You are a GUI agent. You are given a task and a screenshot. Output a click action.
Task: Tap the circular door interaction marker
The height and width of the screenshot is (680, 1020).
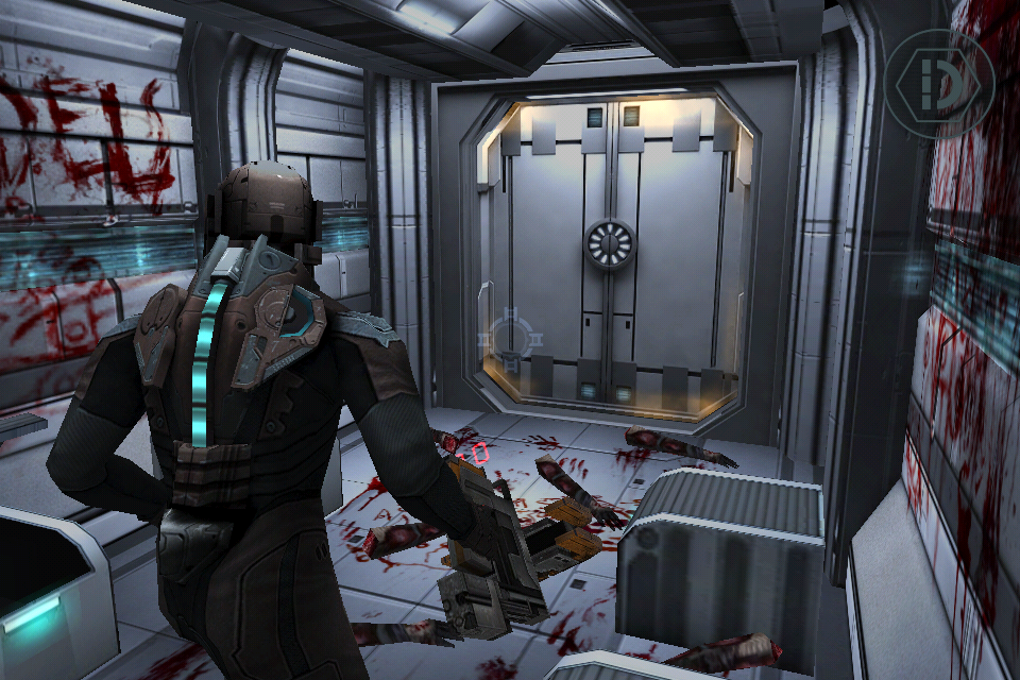point(511,338)
